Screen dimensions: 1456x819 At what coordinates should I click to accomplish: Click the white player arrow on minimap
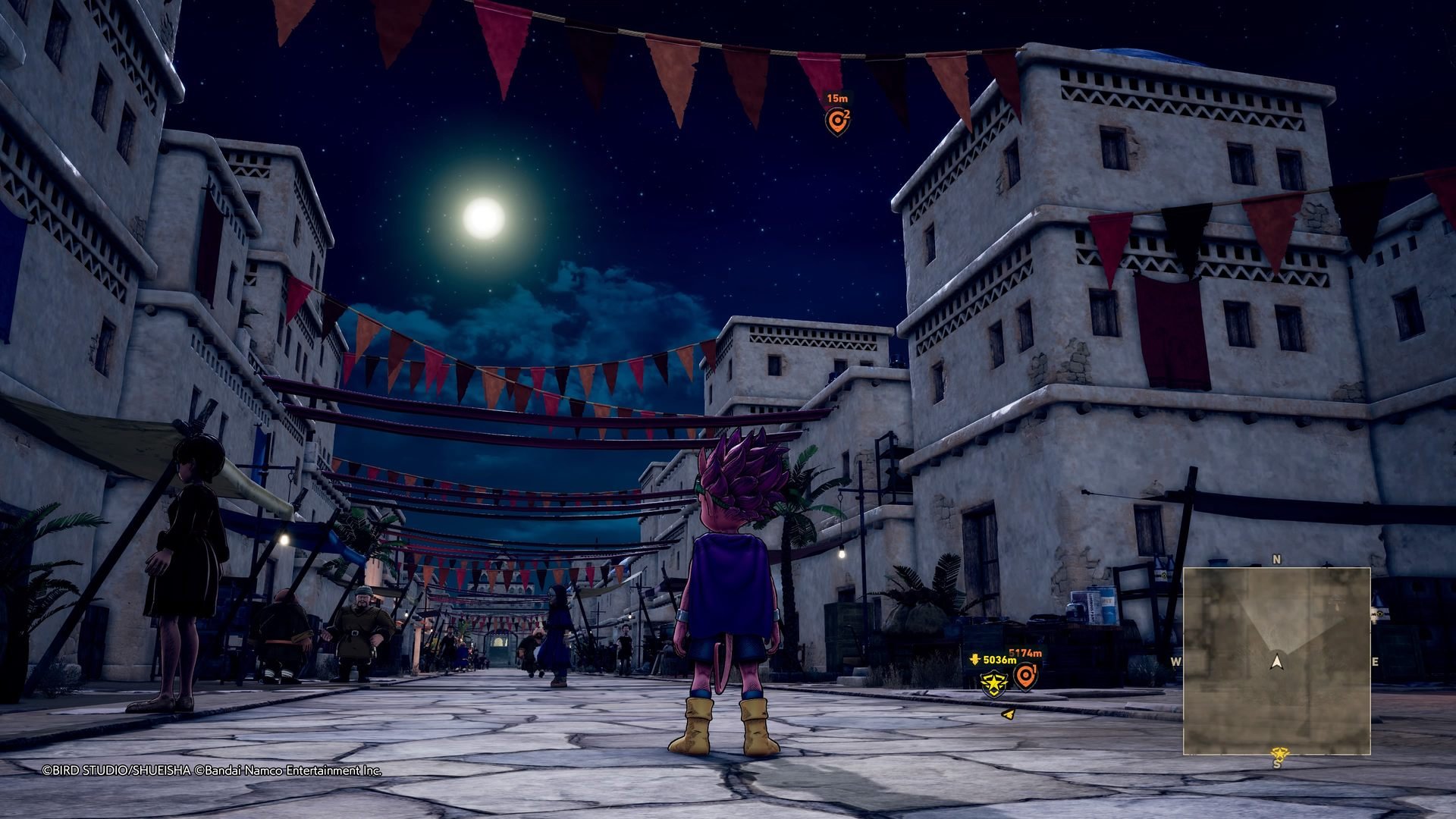point(1277,661)
